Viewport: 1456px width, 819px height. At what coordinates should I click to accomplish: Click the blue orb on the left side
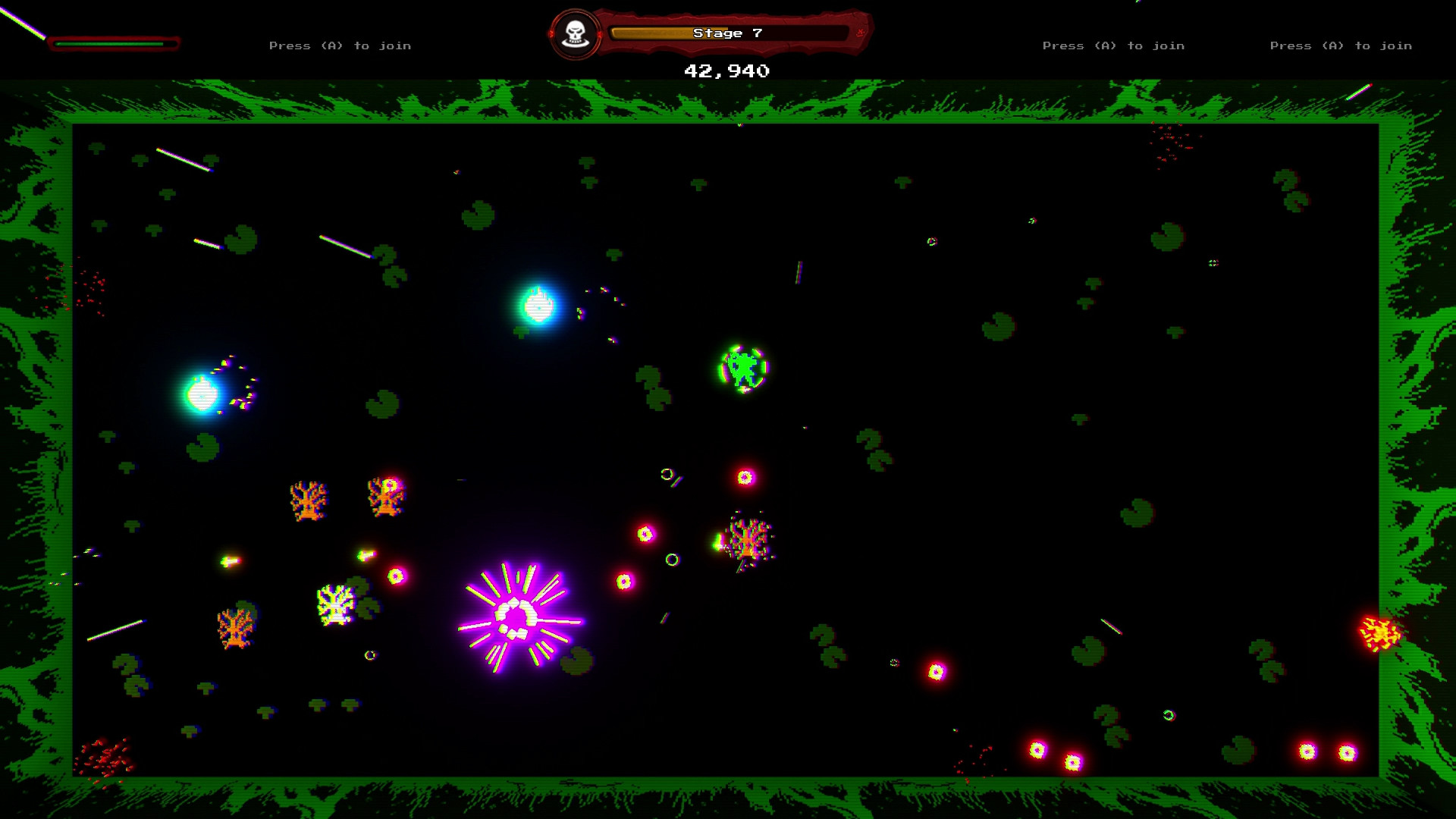coord(203,396)
